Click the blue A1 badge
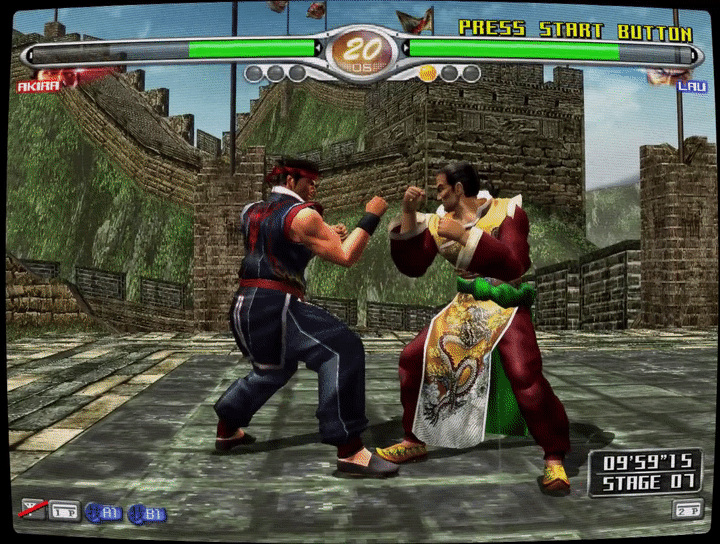The width and height of the screenshot is (720, 544). click(x=104, y=512)
